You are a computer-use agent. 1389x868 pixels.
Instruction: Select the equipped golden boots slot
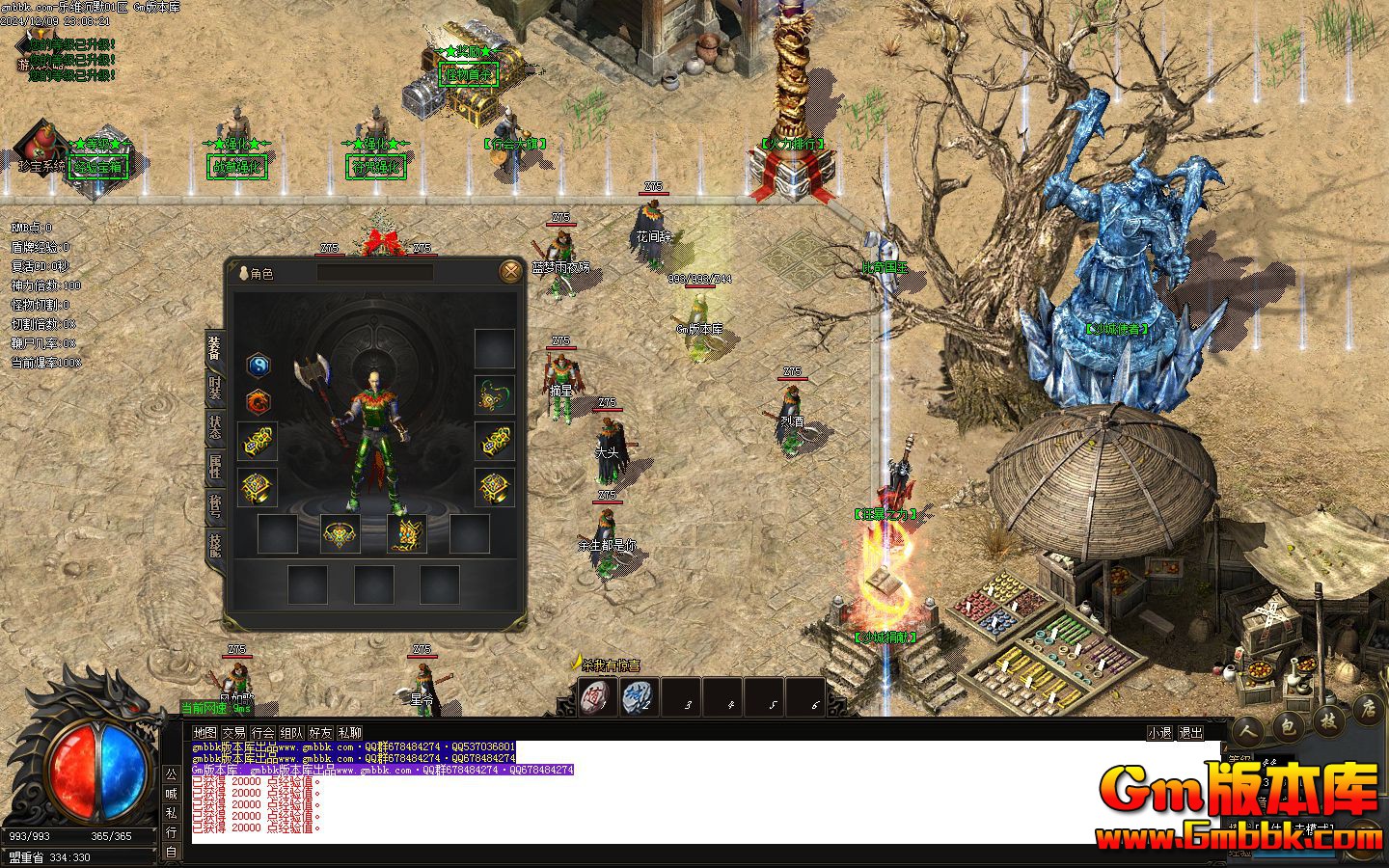pyautogui.click(x=407, y=533)
